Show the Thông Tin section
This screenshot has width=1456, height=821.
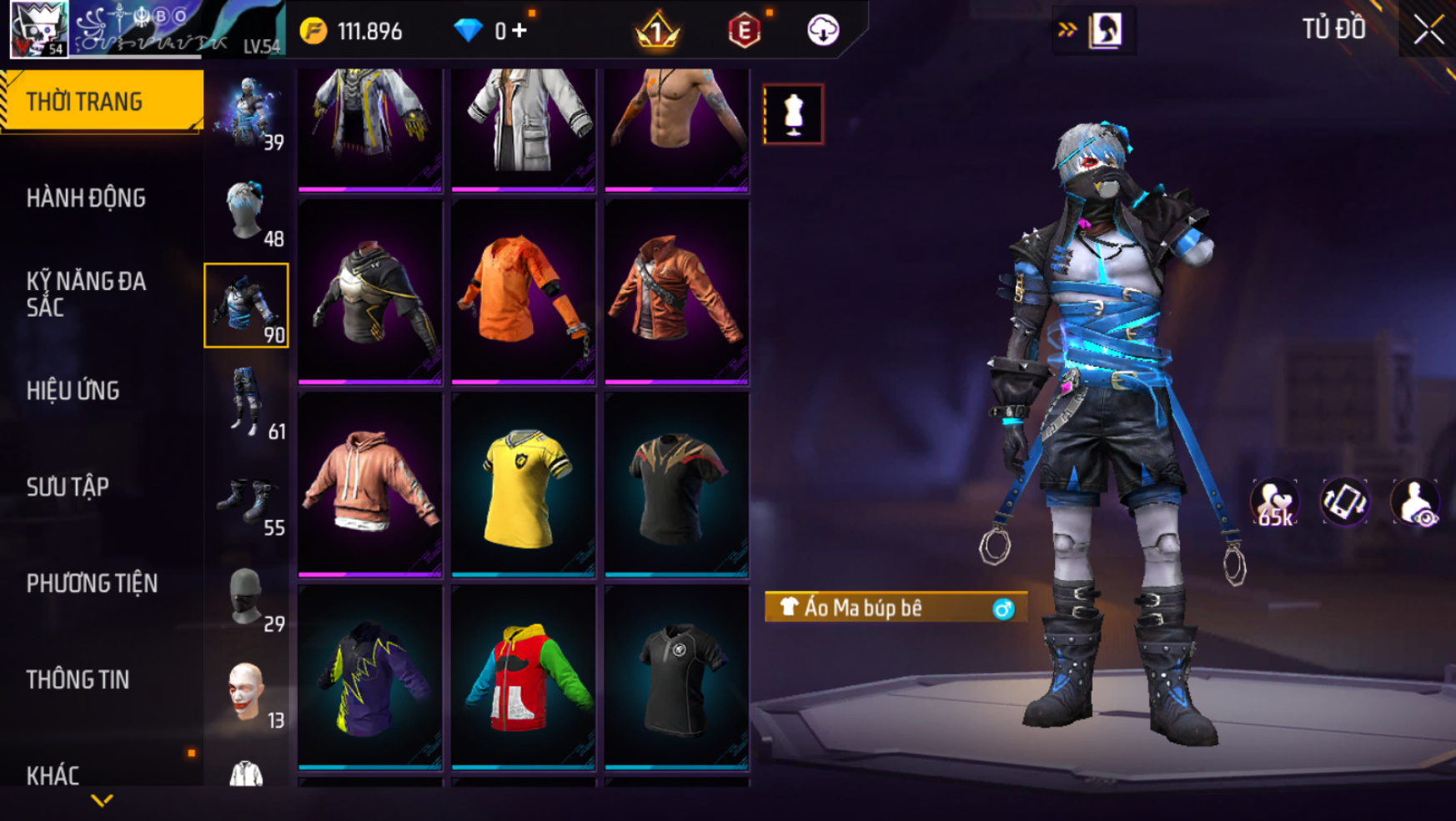click(x=78, y=680)
